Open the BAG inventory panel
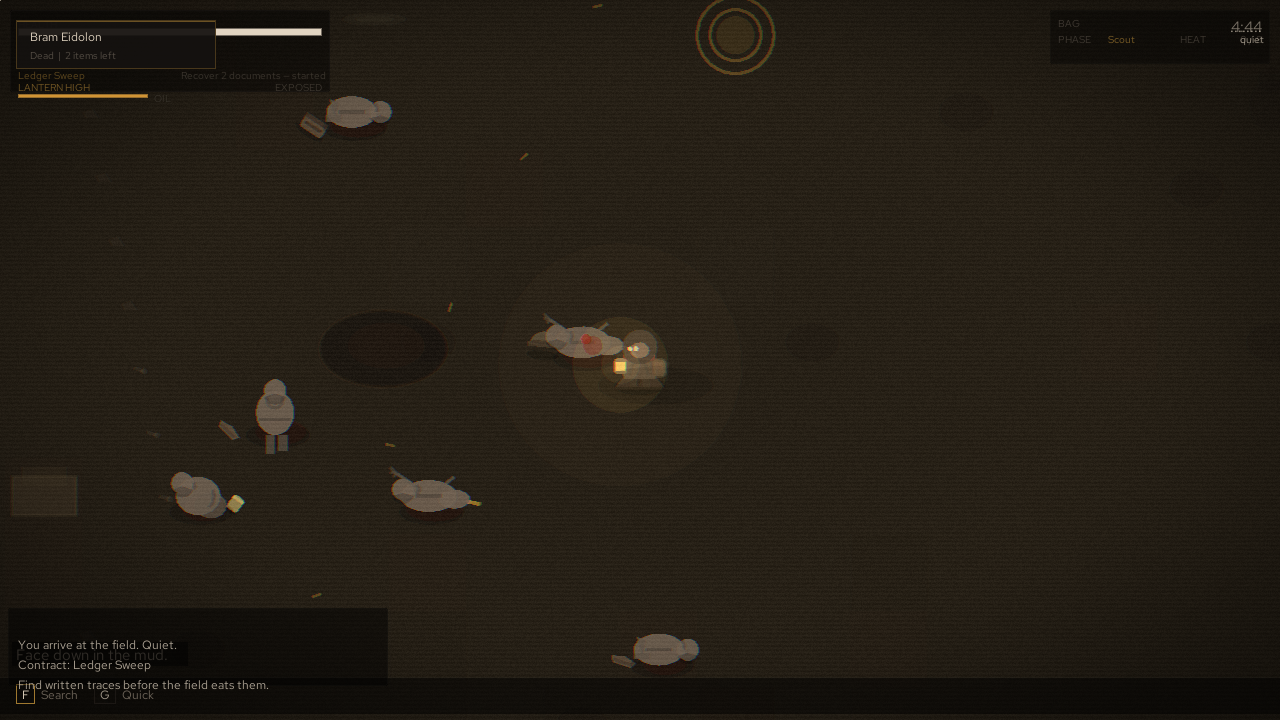 (1068, 23)
